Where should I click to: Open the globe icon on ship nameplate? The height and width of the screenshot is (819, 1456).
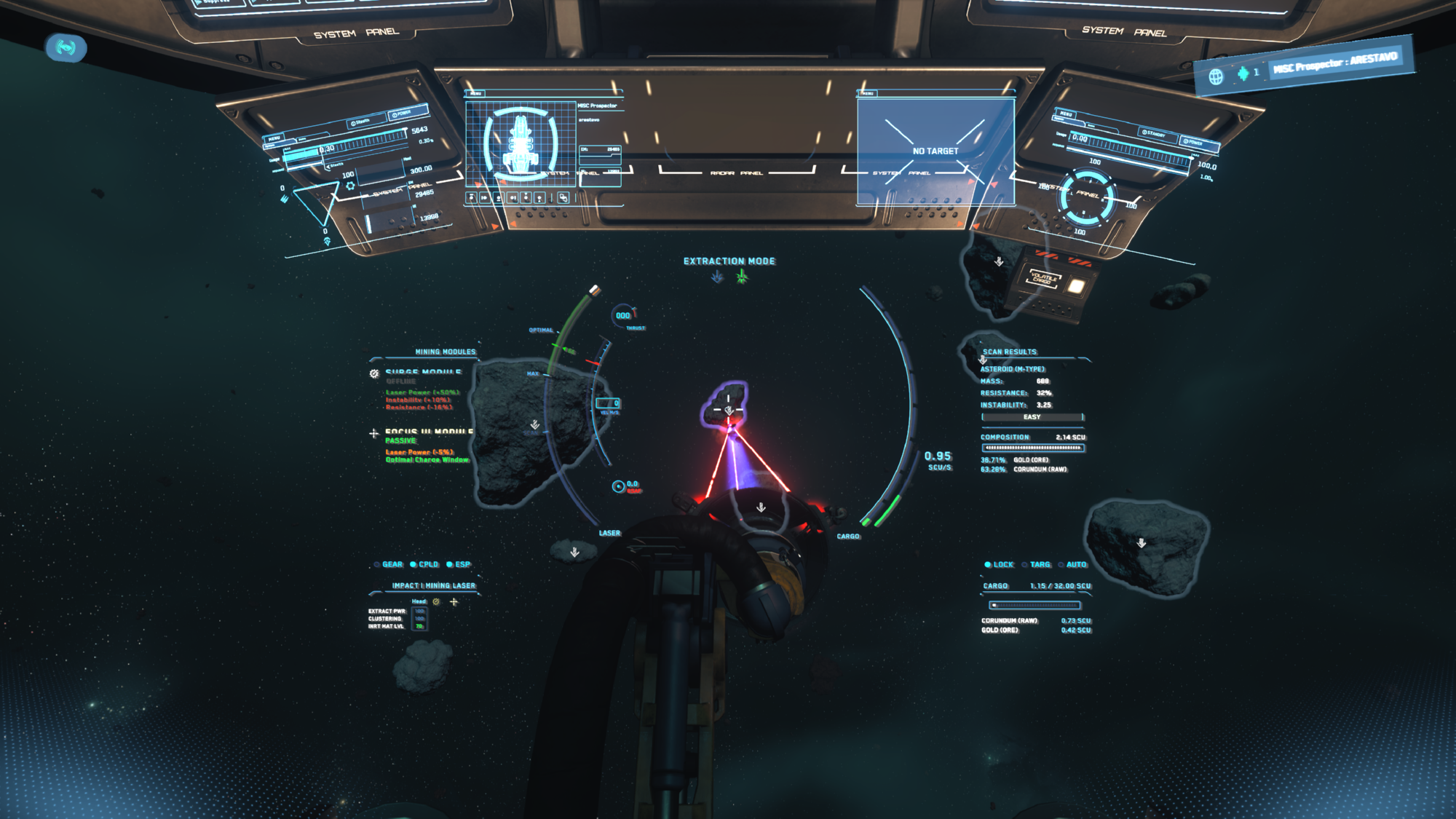[1216, 76]
